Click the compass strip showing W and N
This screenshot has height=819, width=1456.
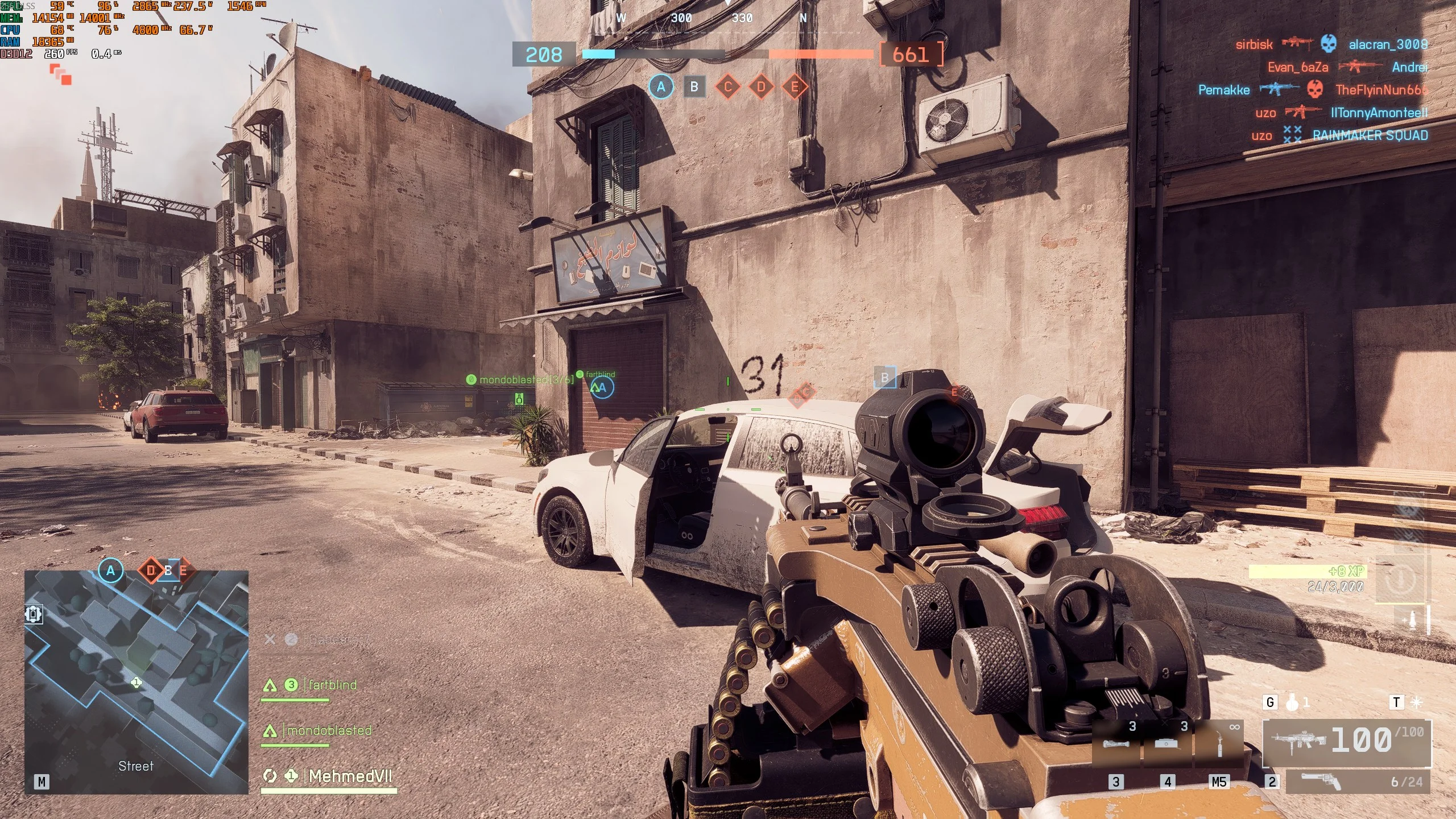click(x=712, y=18)
